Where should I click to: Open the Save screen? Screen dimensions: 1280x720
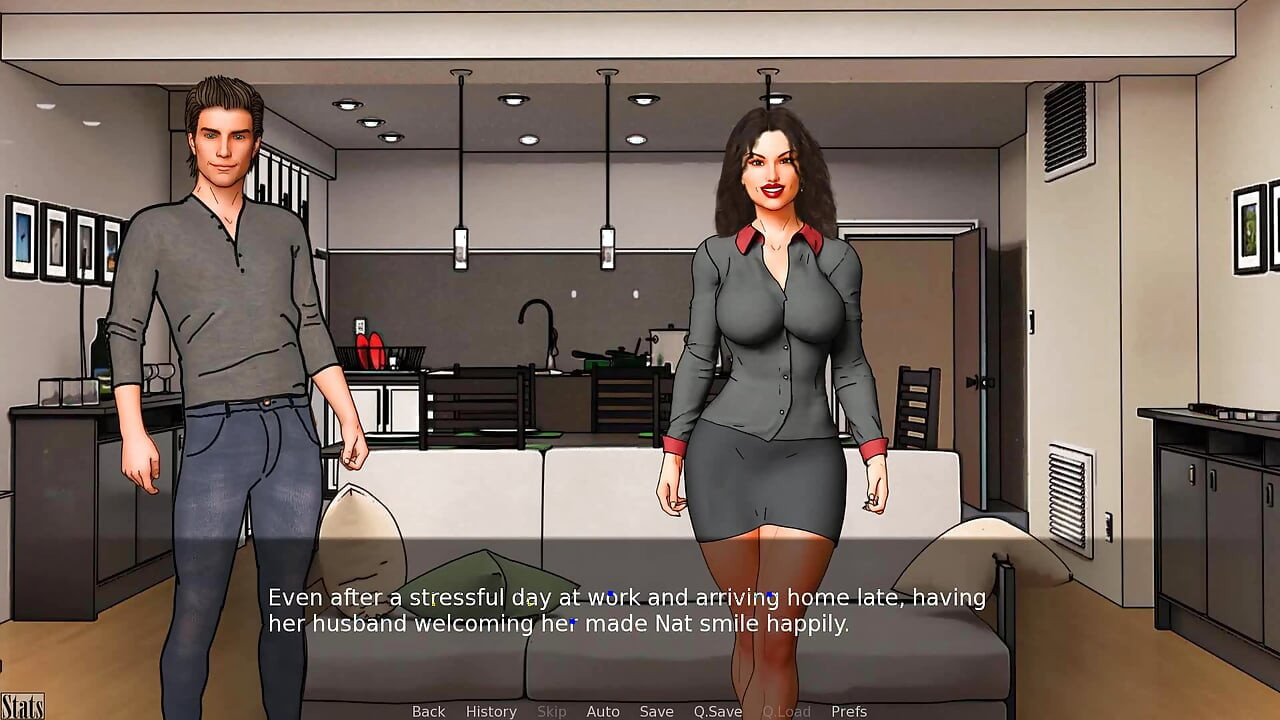click(656, 711)
